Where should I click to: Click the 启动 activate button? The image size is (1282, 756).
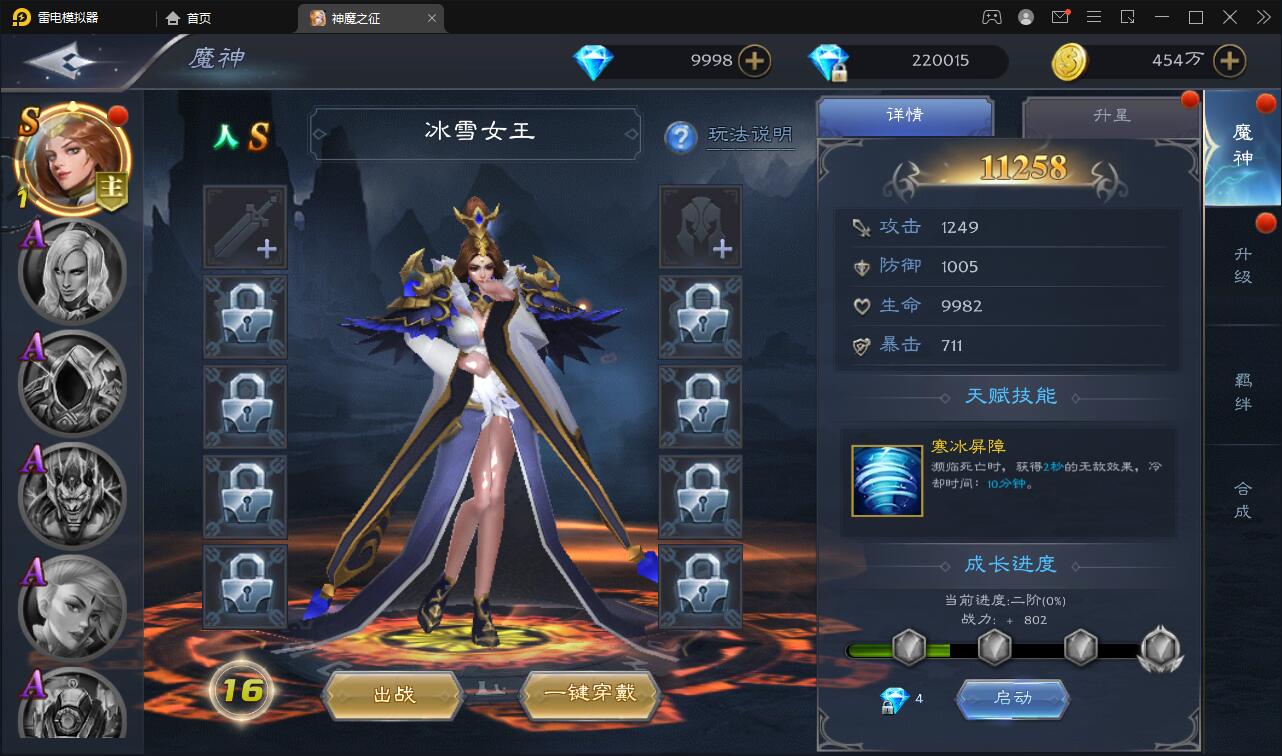(x=1012, y=698)
